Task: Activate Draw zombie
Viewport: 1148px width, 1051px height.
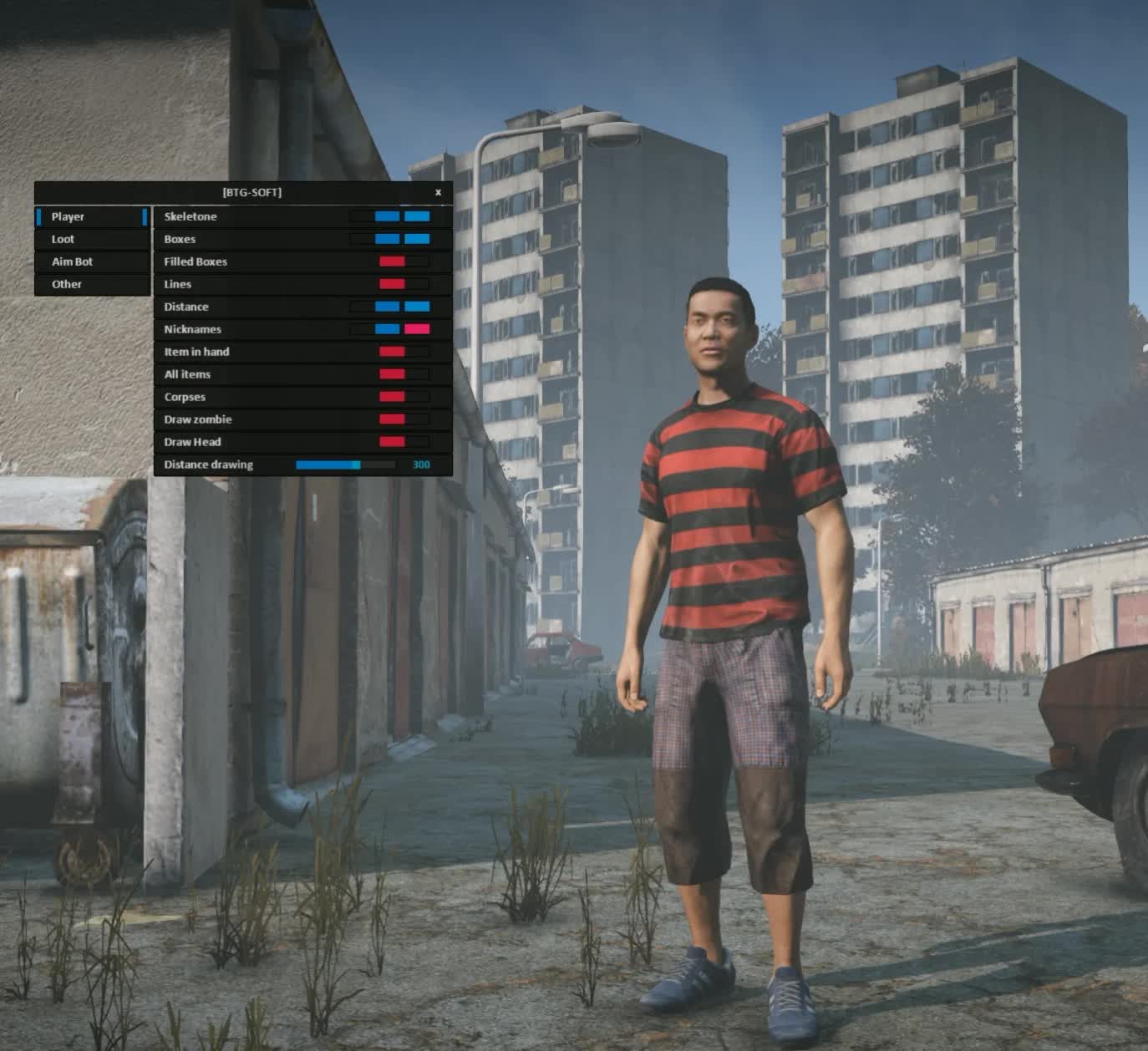Action: click(x=404, y=419)
